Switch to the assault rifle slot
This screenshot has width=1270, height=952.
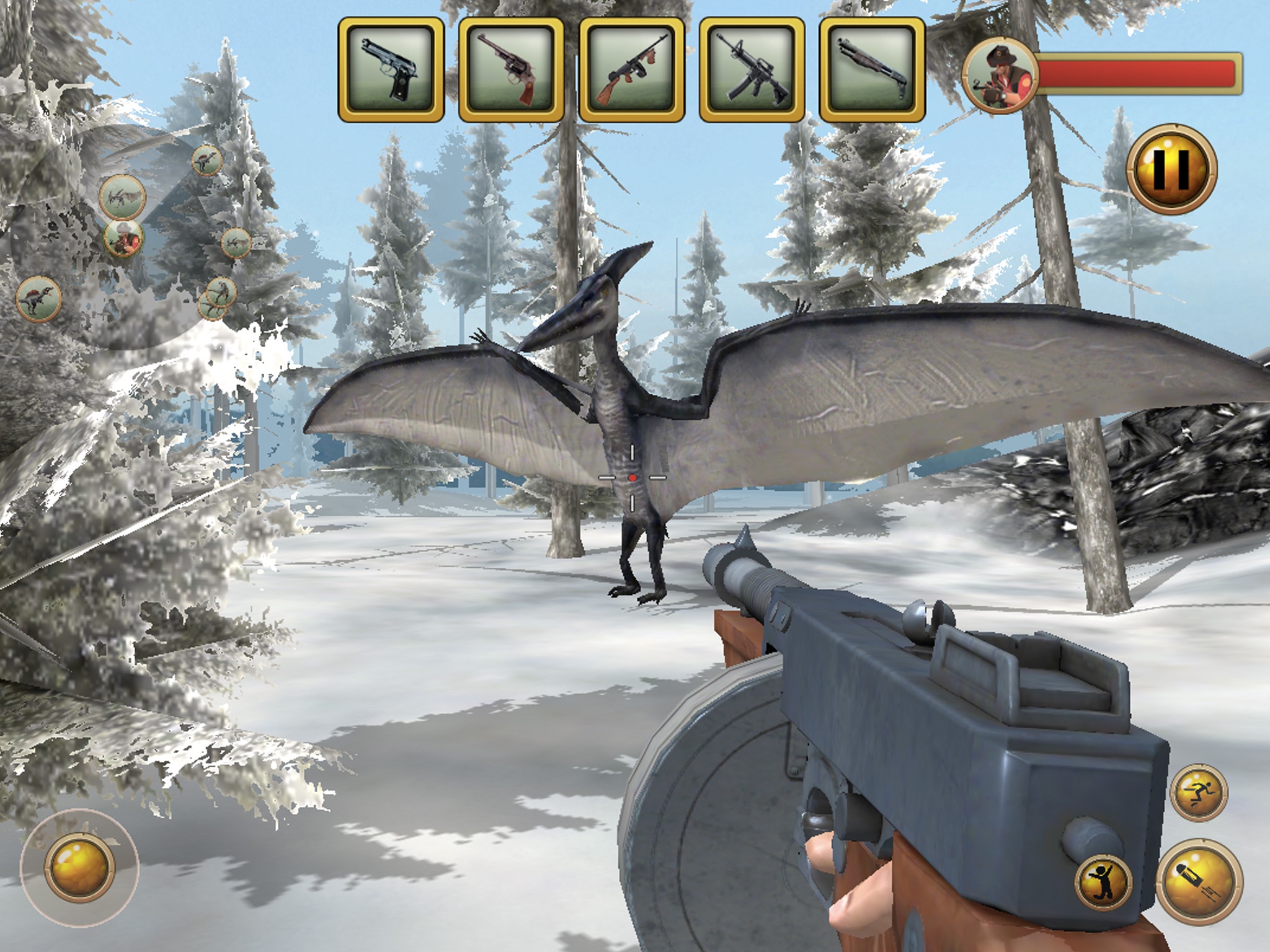pyautogui.click(x=752, y=69)
